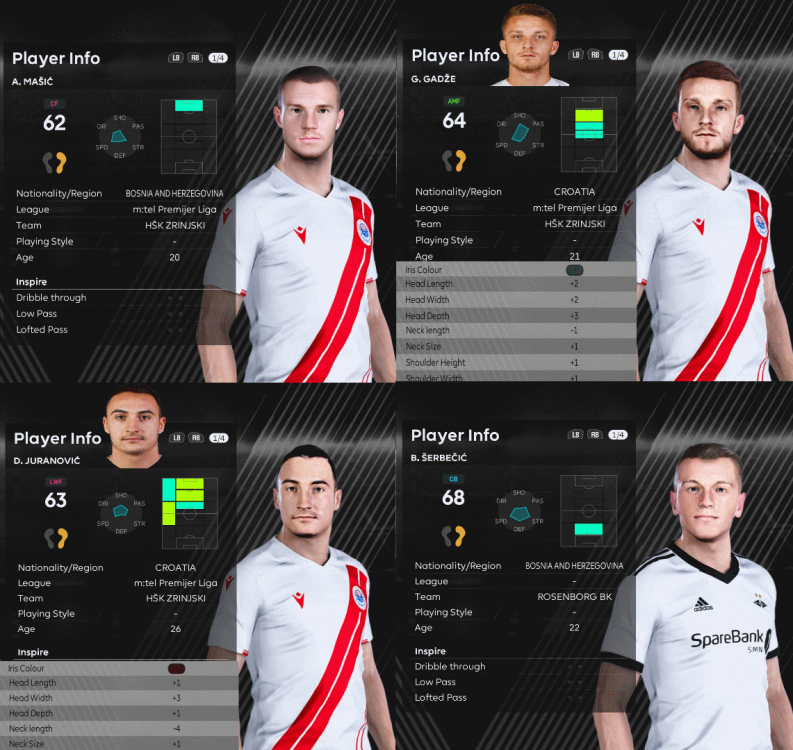The height and width of the screenshot is (750, 793).
Task: Select Lofted Pass in B. Šerbečić's panel
Action: click(x=441, y=698)
